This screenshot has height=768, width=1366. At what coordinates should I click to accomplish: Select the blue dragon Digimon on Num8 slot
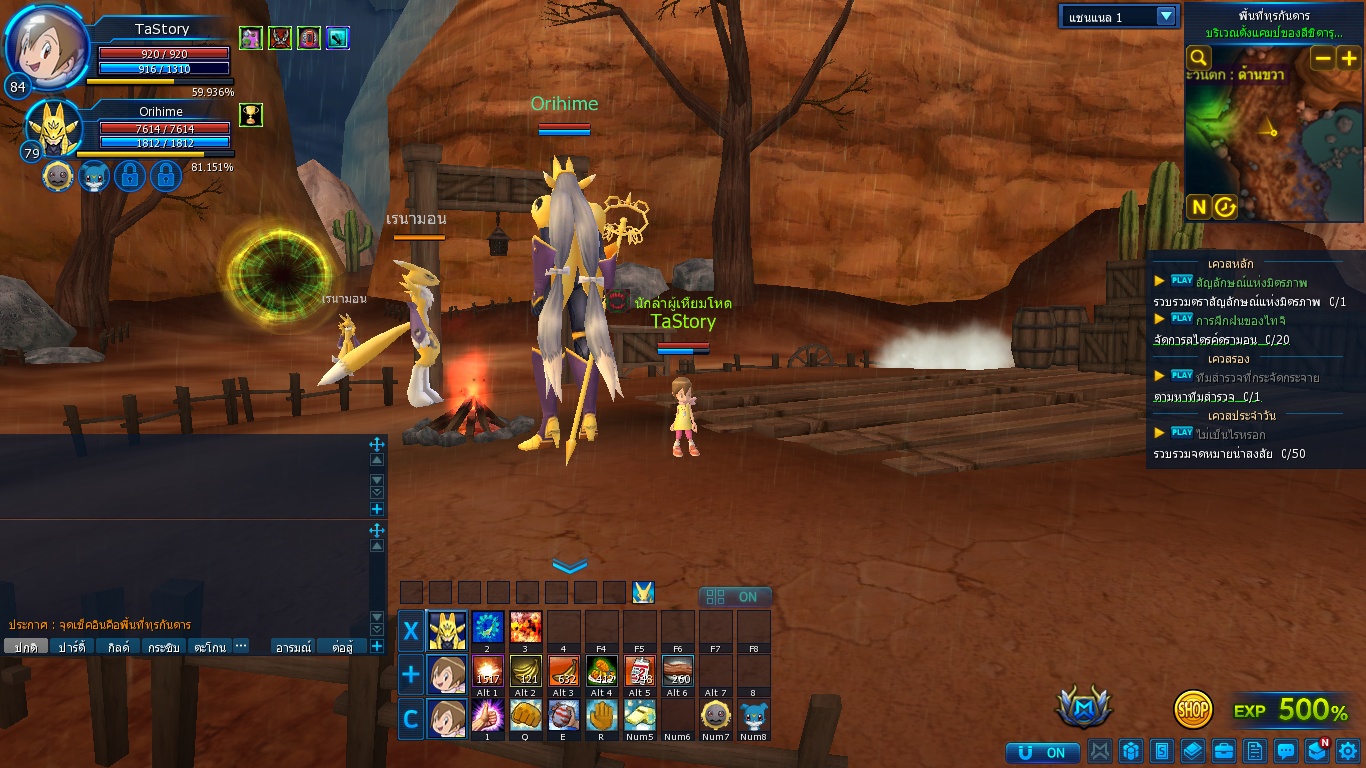click(754, 715)
